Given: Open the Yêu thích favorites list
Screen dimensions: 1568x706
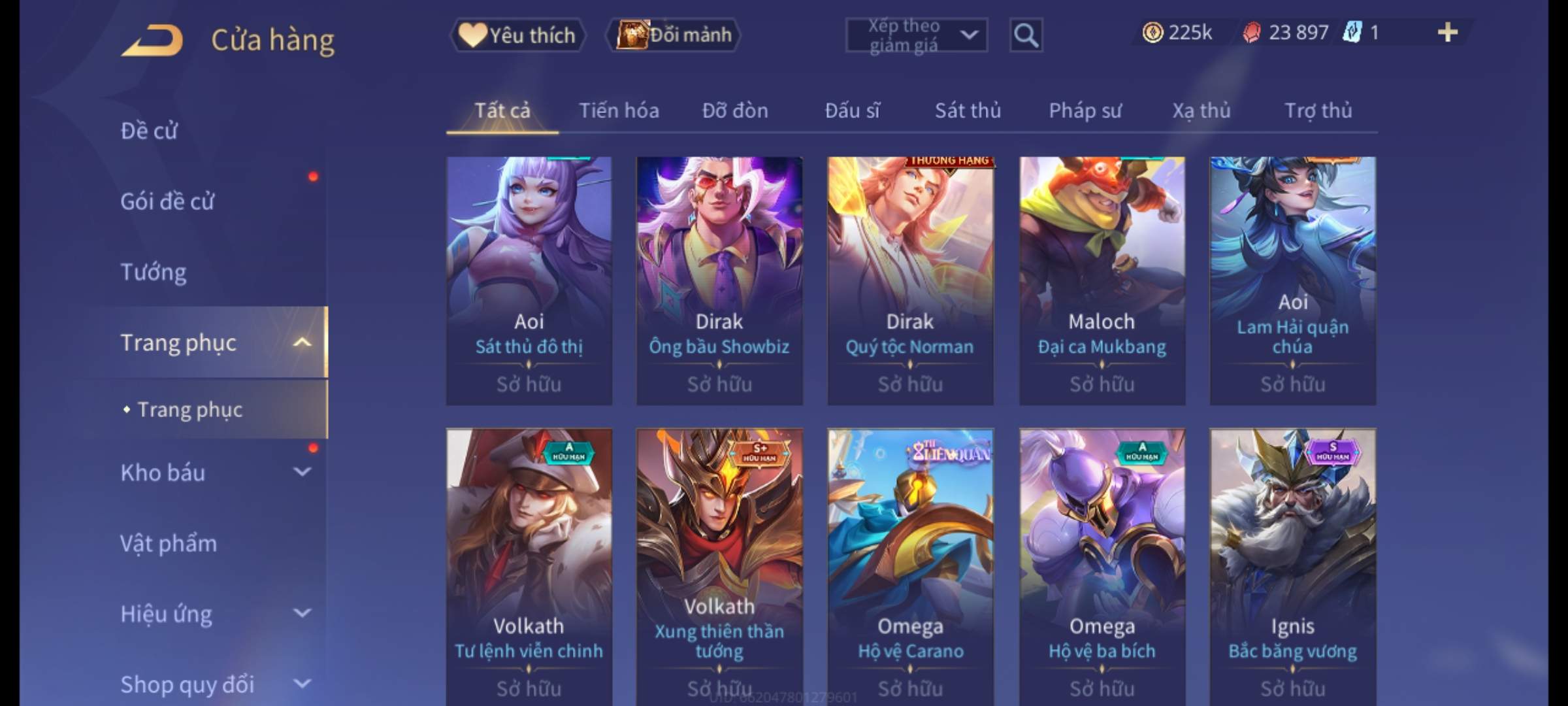Looking at the screenshot, I should tap(517, 35).
